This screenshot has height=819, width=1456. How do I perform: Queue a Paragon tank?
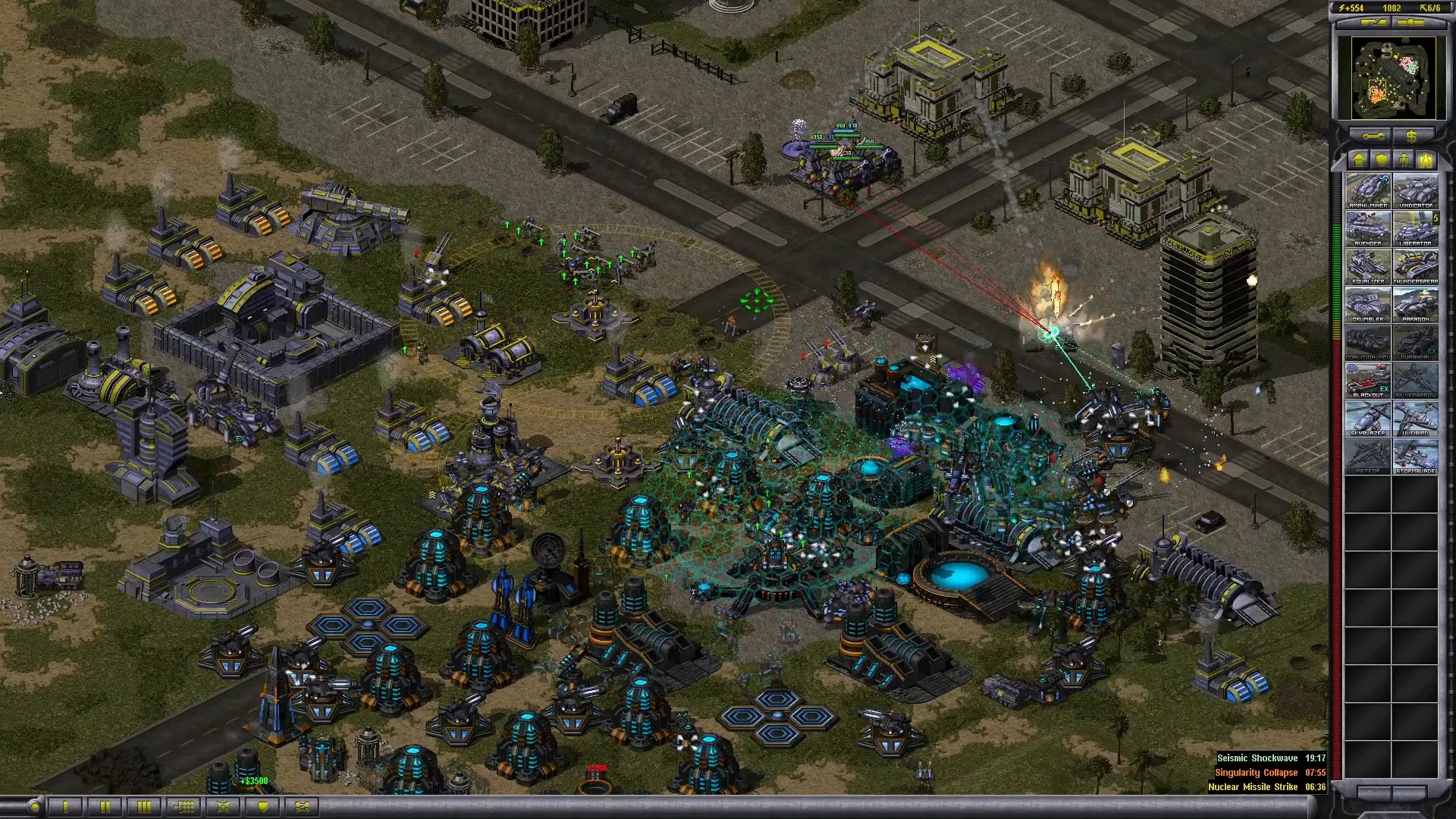(1415, 304)
